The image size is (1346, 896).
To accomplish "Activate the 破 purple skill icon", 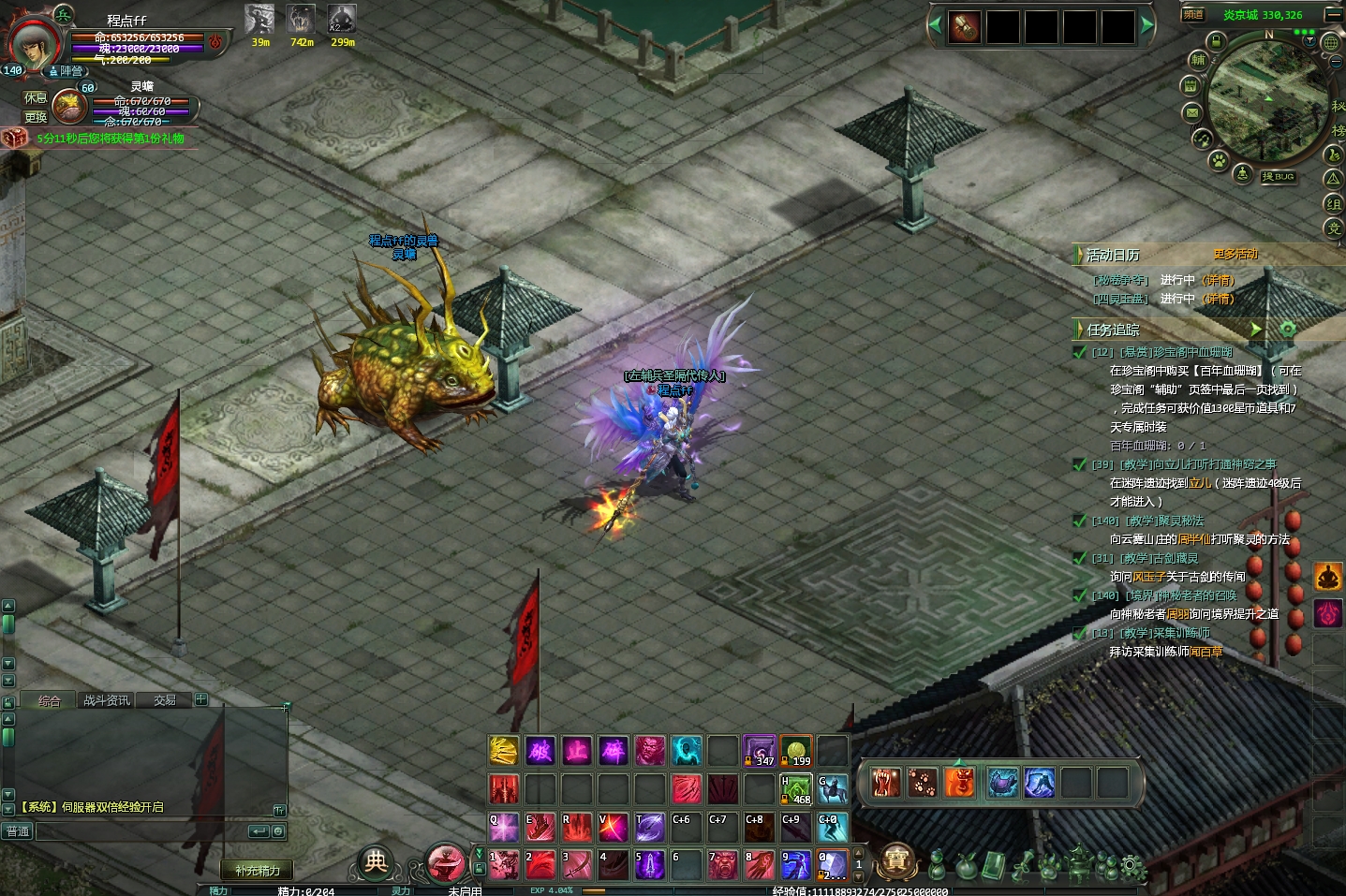I will click(x=540, y=750).
